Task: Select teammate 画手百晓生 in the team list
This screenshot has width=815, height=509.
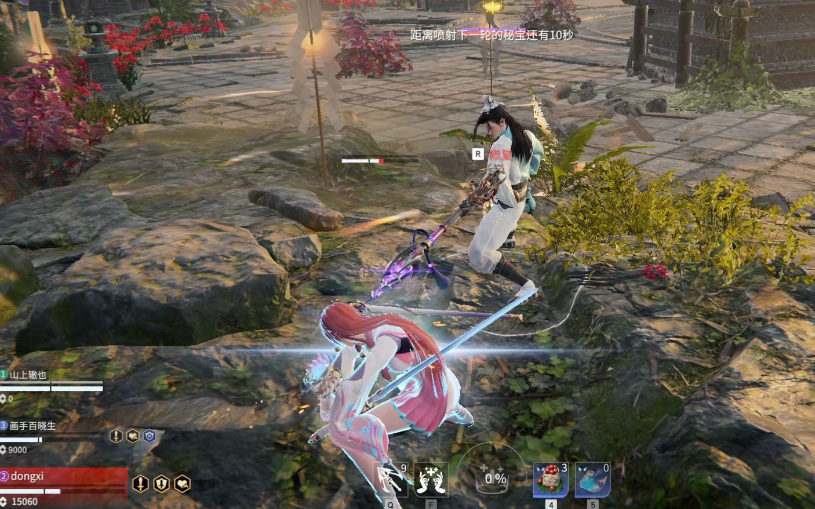Action: (40, 425)
